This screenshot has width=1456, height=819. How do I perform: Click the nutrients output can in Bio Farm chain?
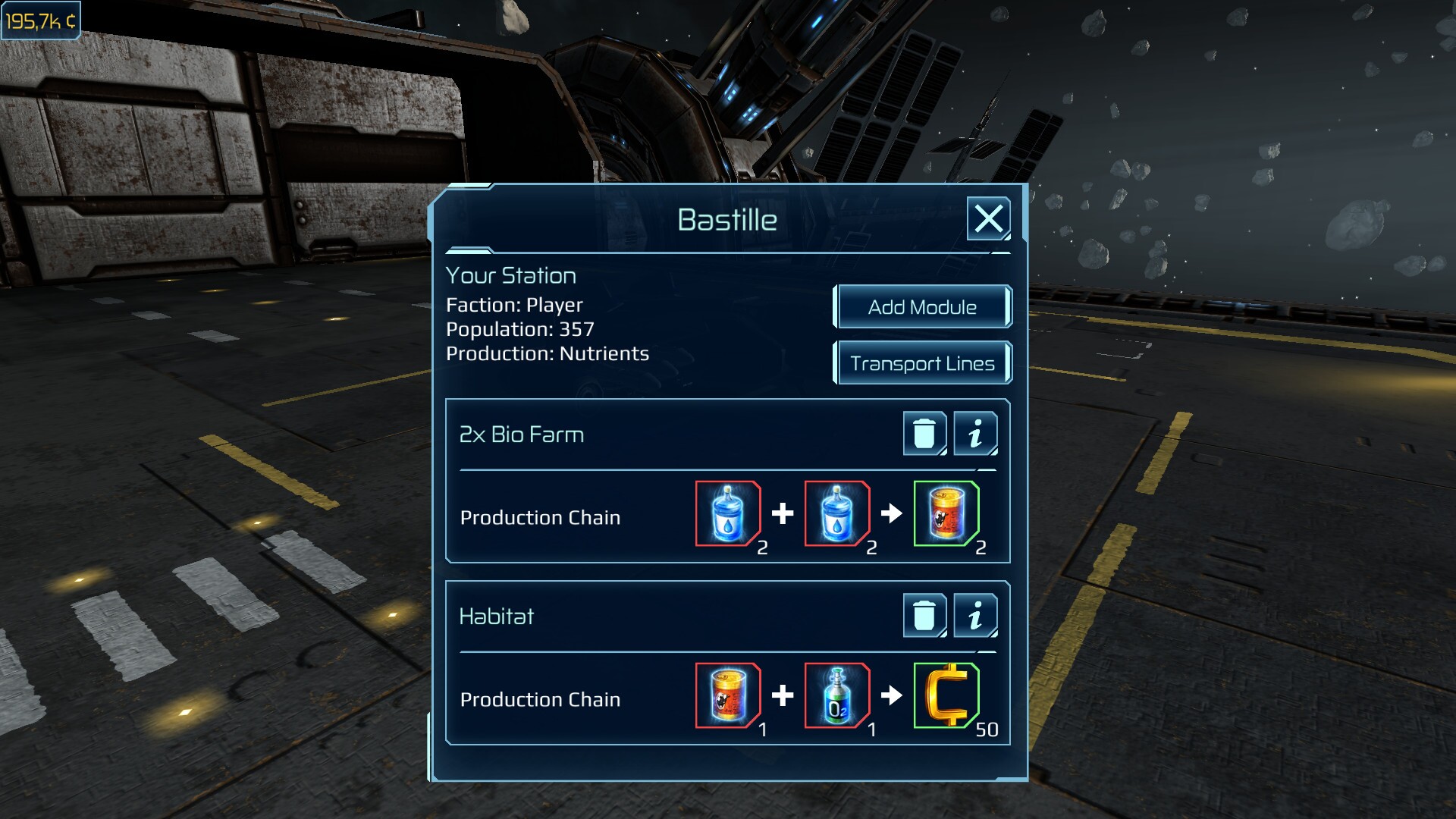click(x=947, y=513)
